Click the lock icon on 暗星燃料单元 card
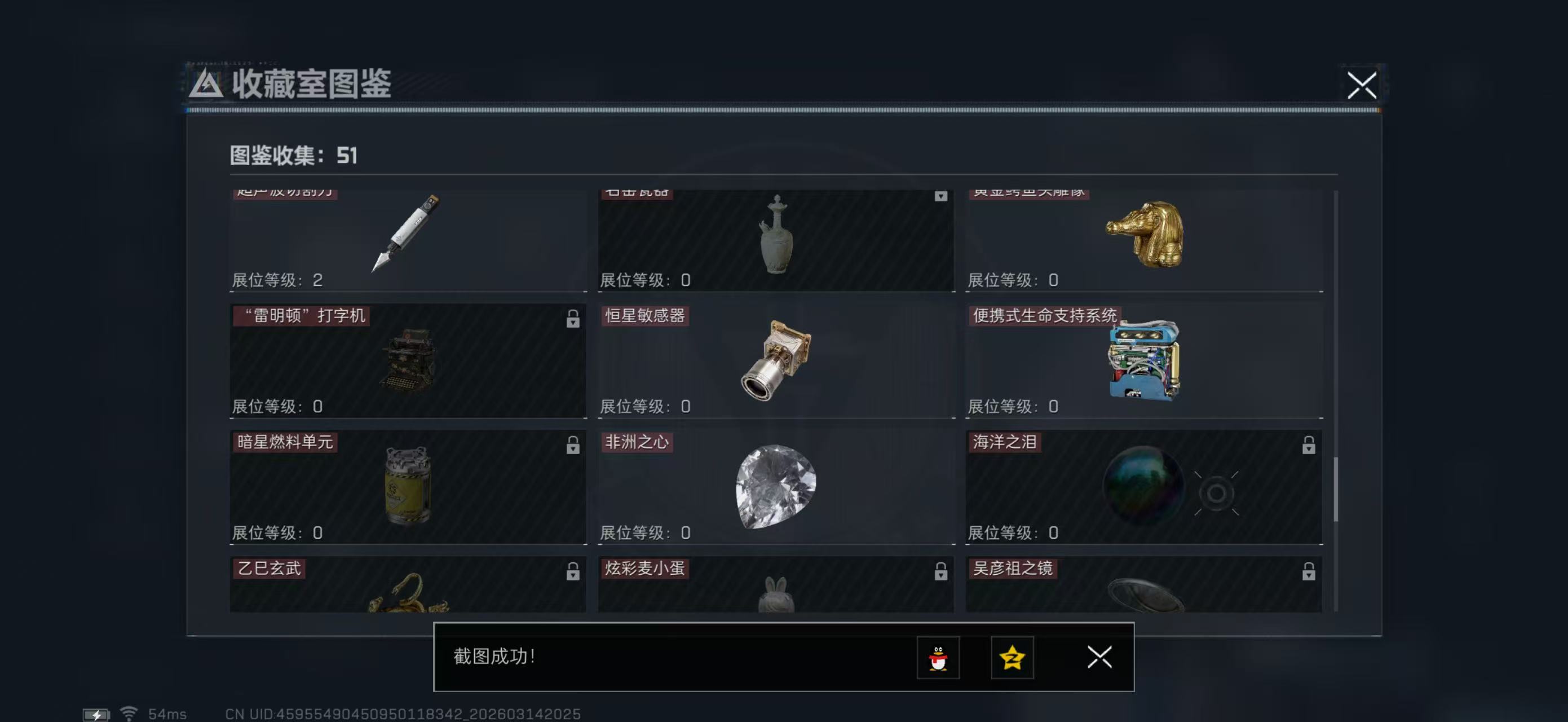This screenshot has width=1568, height=722. [x=573, y=444]
